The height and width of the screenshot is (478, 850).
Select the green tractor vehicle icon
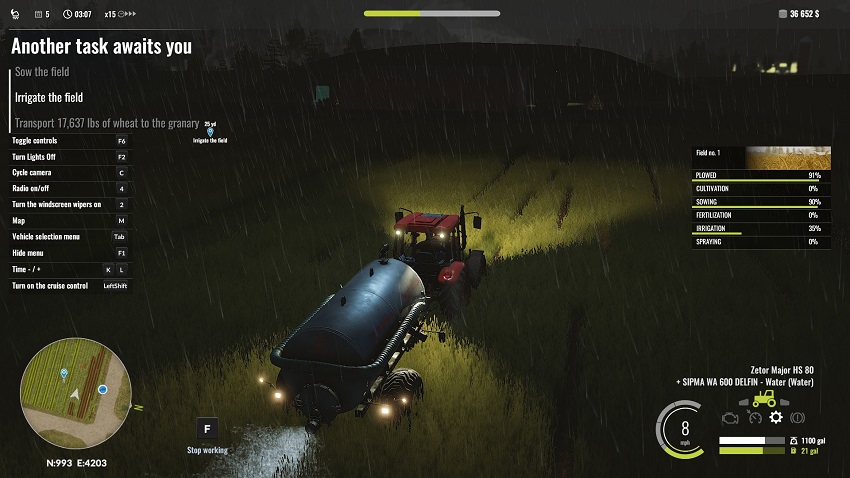(764, 397)
